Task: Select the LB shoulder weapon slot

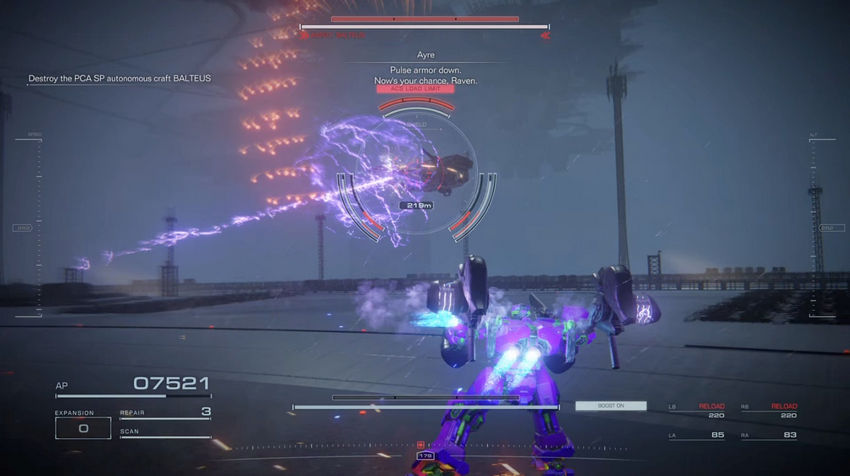Action: tap(697, 410)
